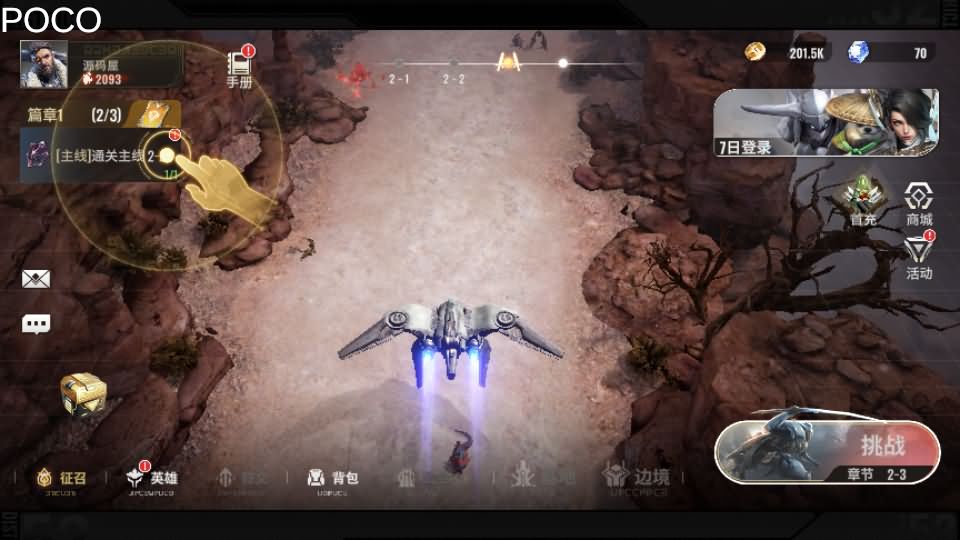
Task: Open the 征召 recruit menu
Action: coord(60,478)
